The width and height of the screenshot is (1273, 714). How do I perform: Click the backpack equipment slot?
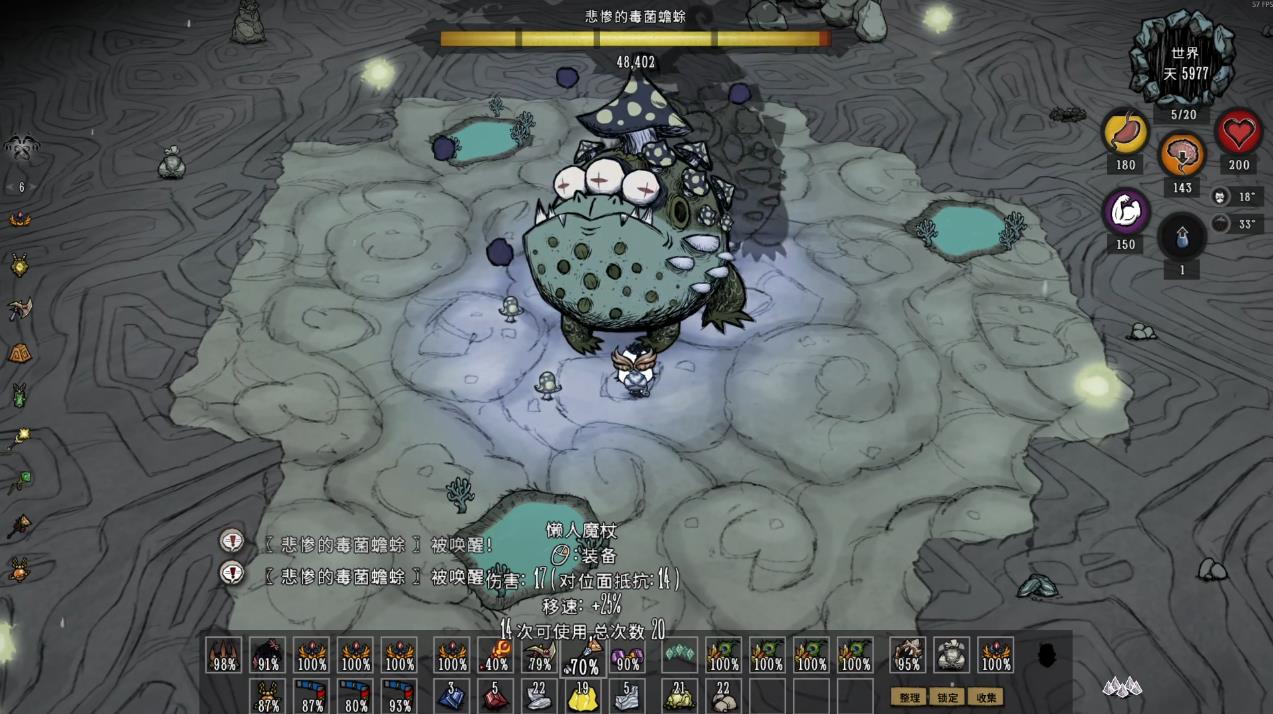point(952,655)
